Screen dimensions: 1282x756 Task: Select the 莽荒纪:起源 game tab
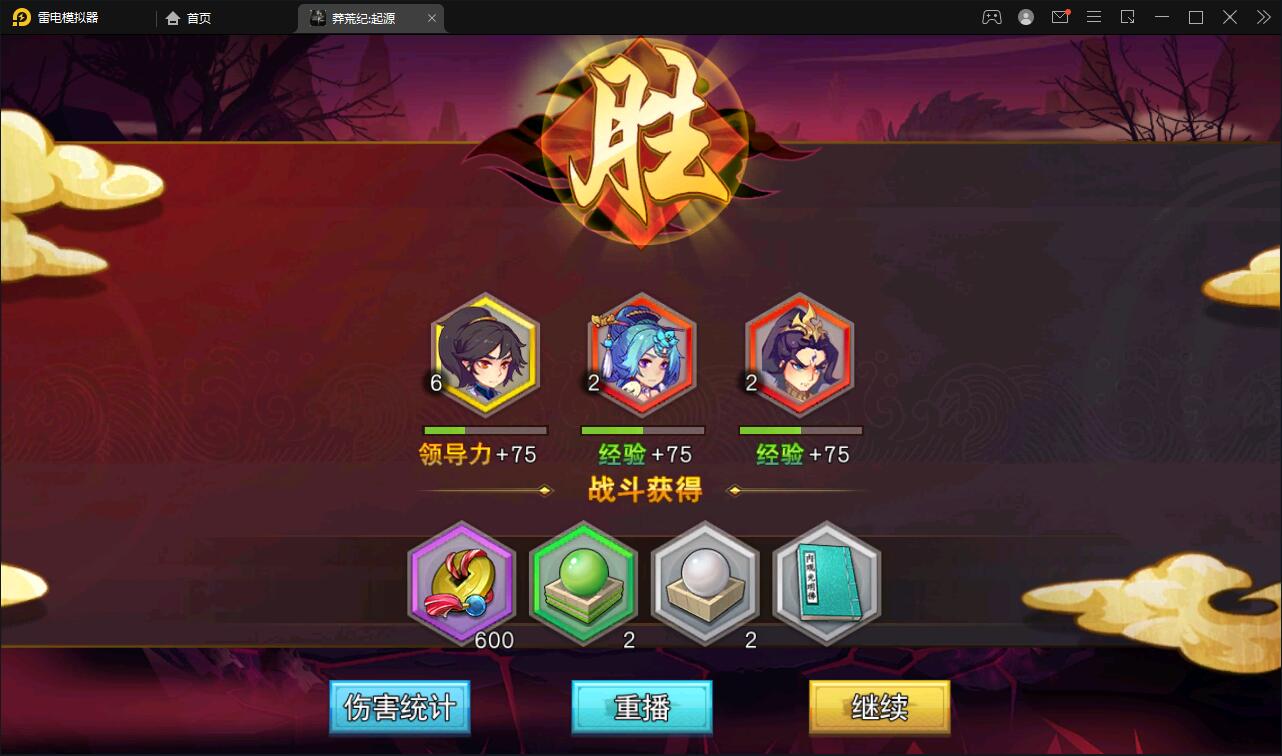point(365,17)
